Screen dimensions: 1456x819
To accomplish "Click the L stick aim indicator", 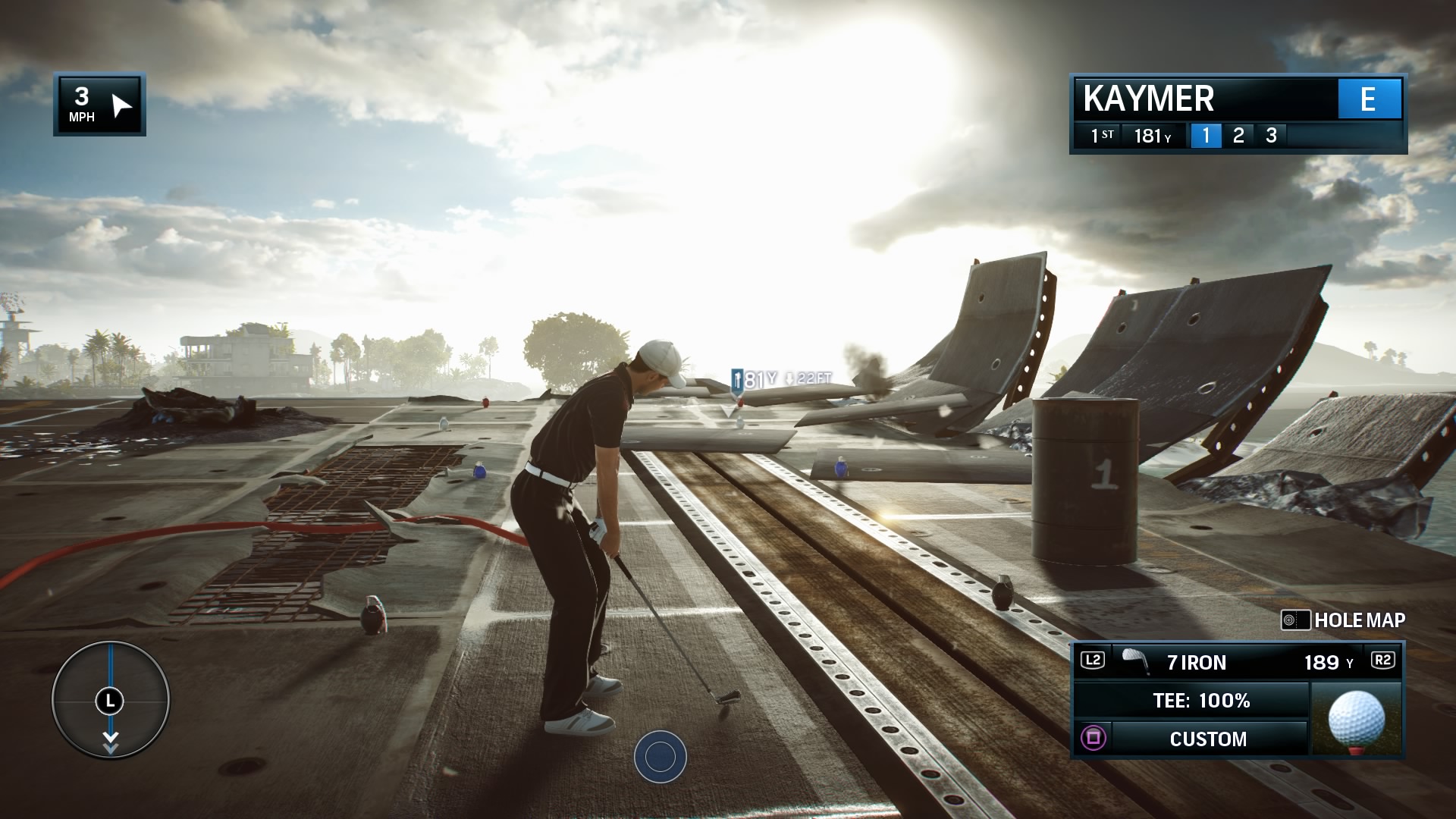I will tap(111, 701).
